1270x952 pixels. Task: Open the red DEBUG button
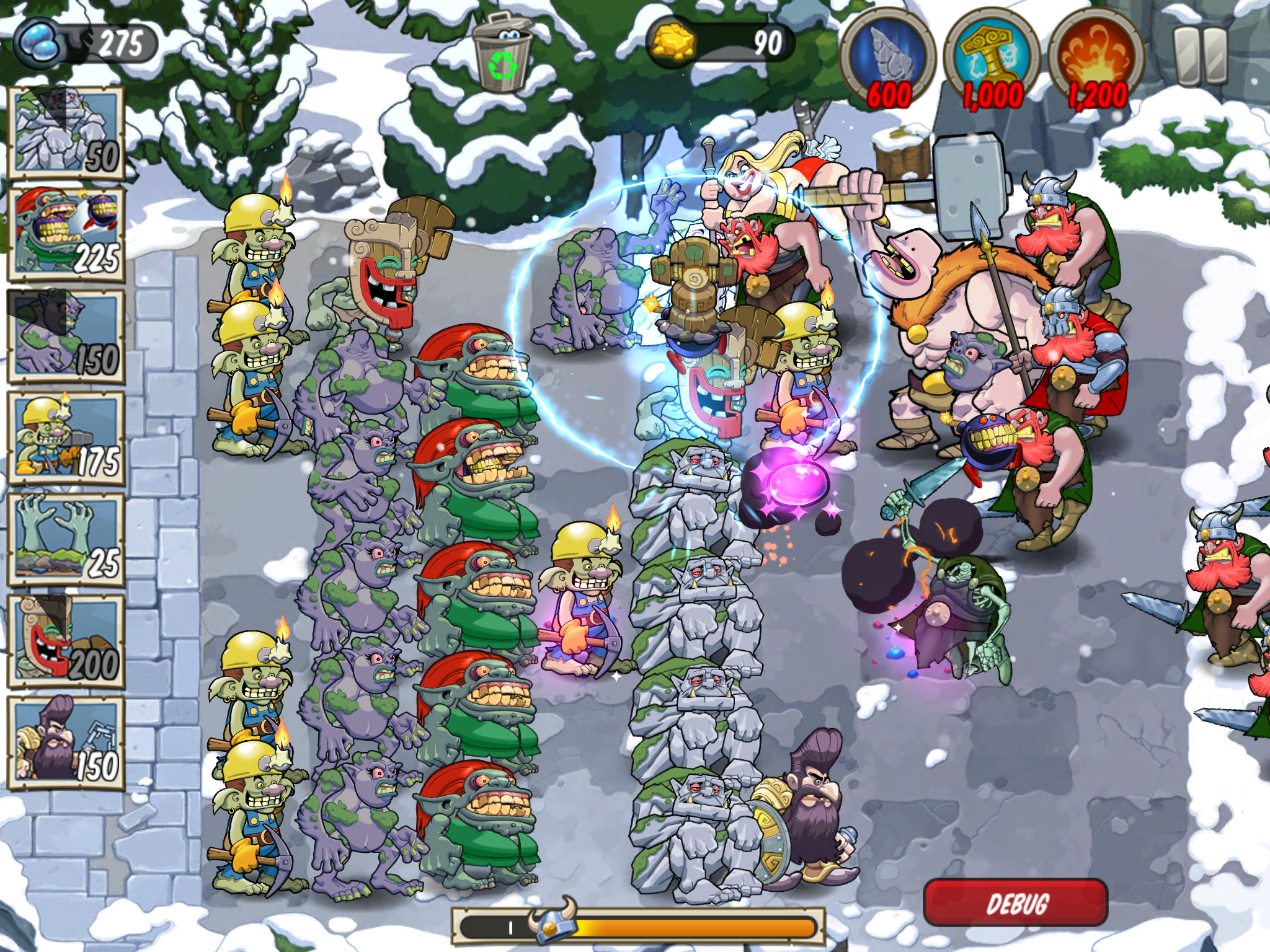point(1016,902)
